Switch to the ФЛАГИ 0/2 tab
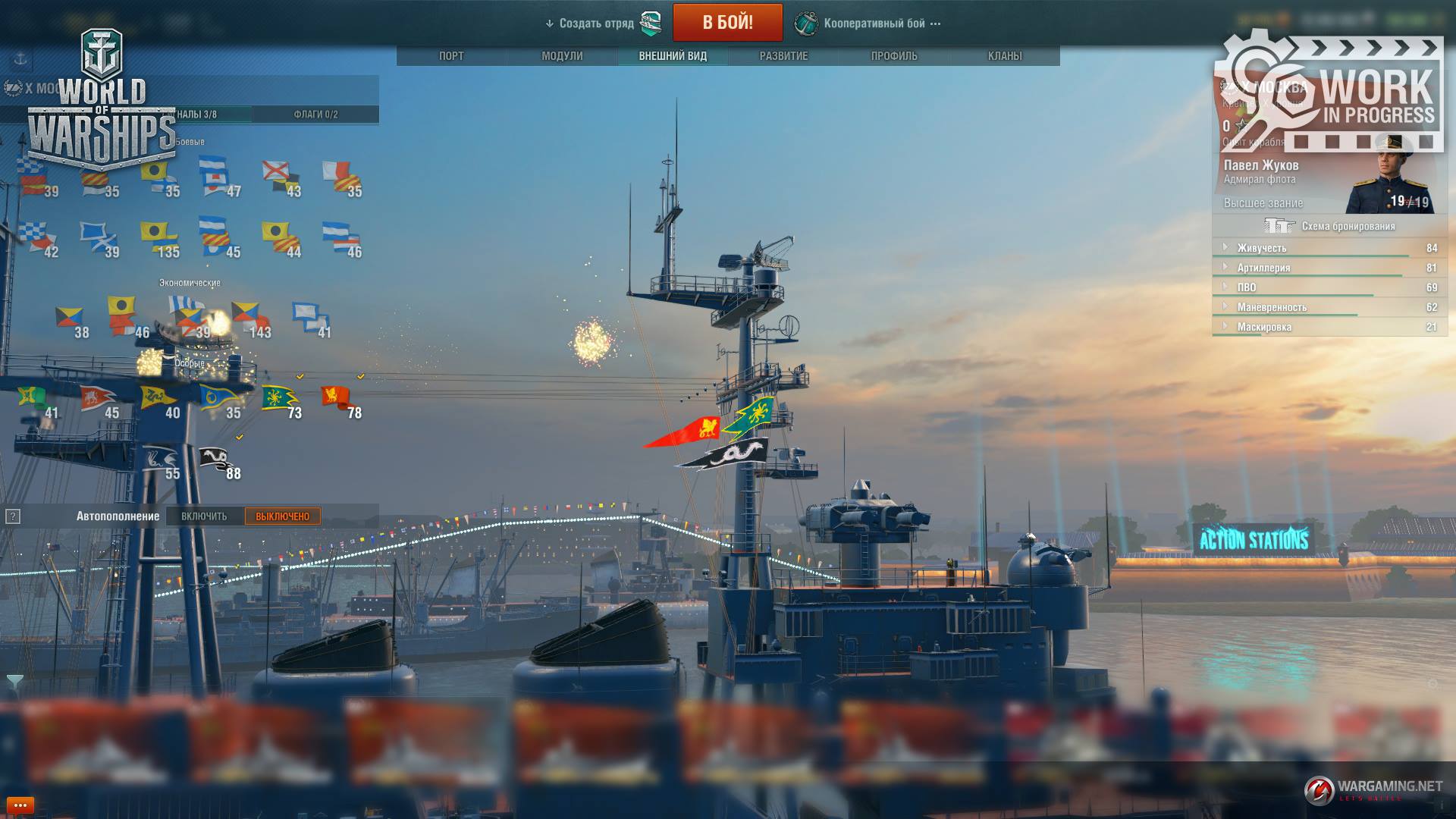The width and height of the screenshot is (1456, 819). pyautogui.click(x=315, y=115)
